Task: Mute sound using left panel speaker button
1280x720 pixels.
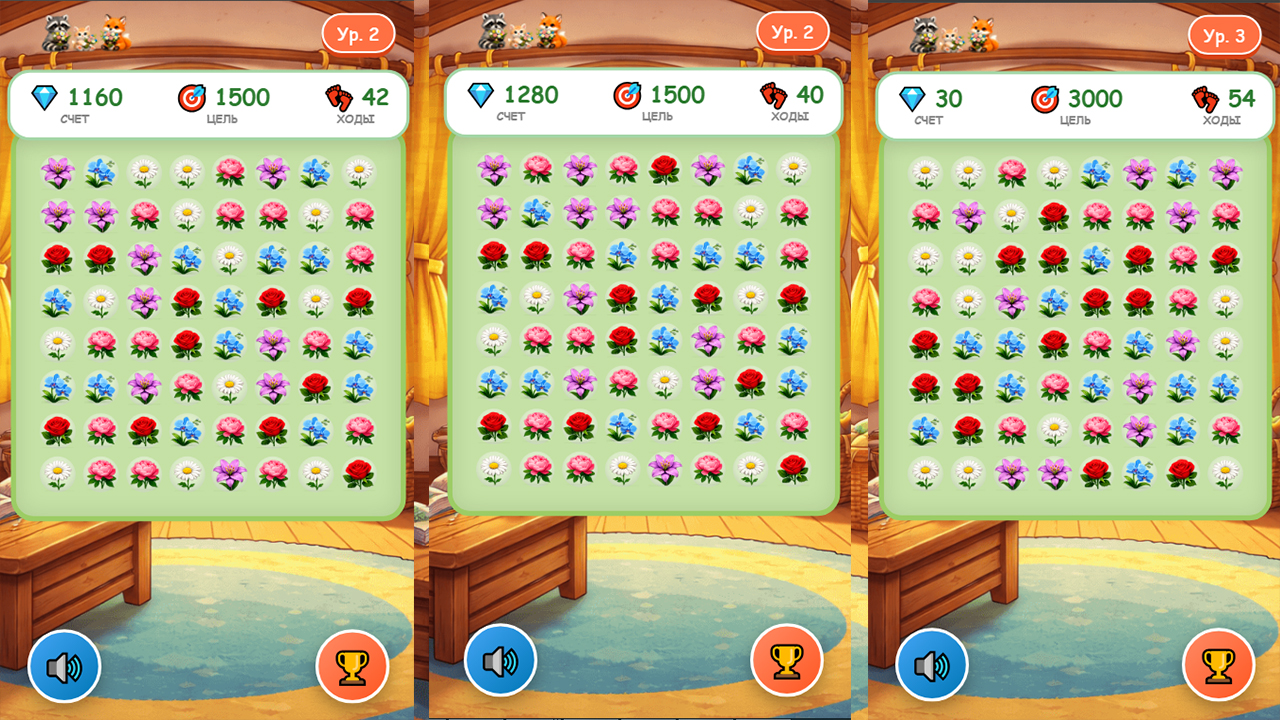Action: (65, 667)
